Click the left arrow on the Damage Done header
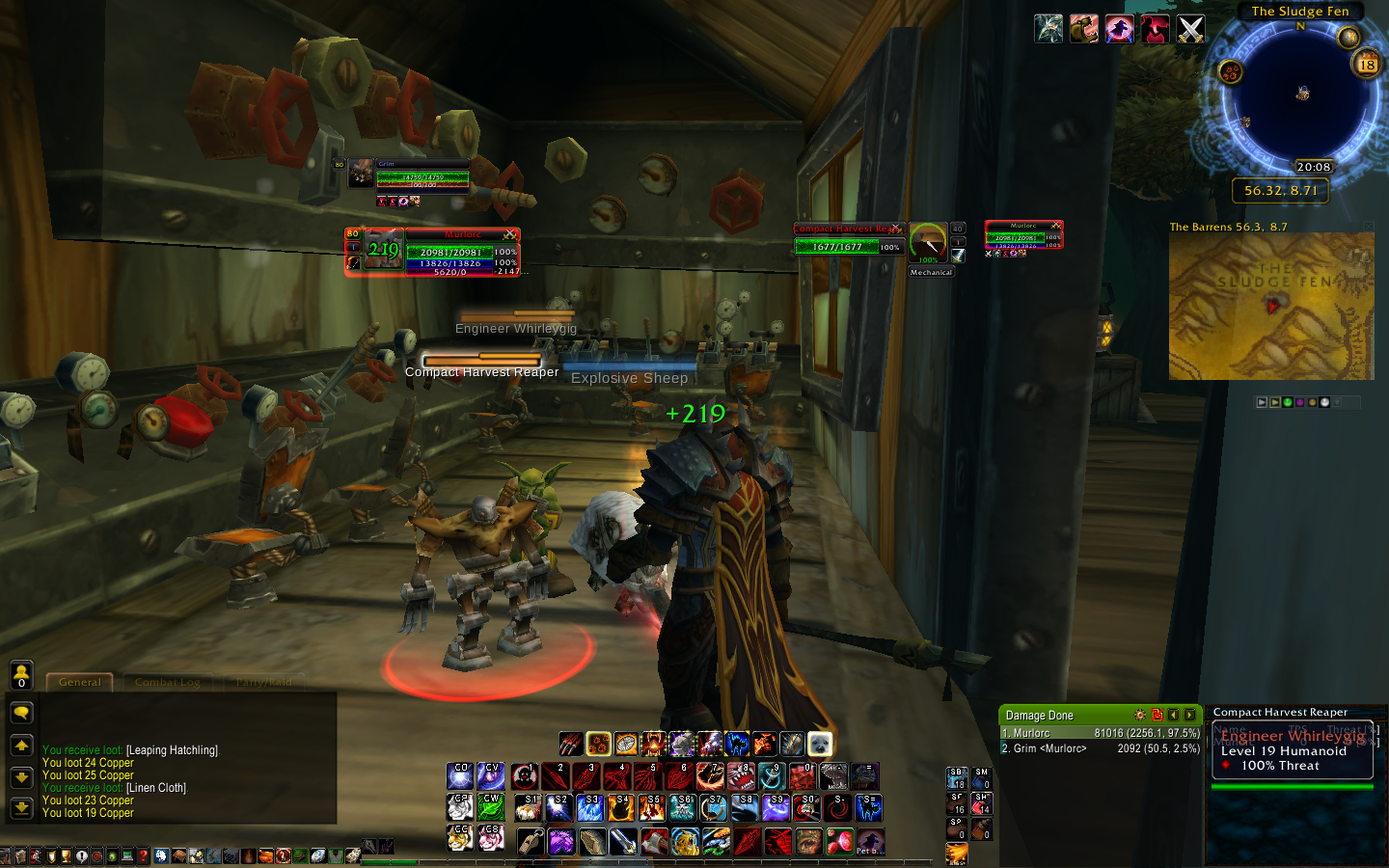Screen dimensions: 1389x868 coord(1175,715)
